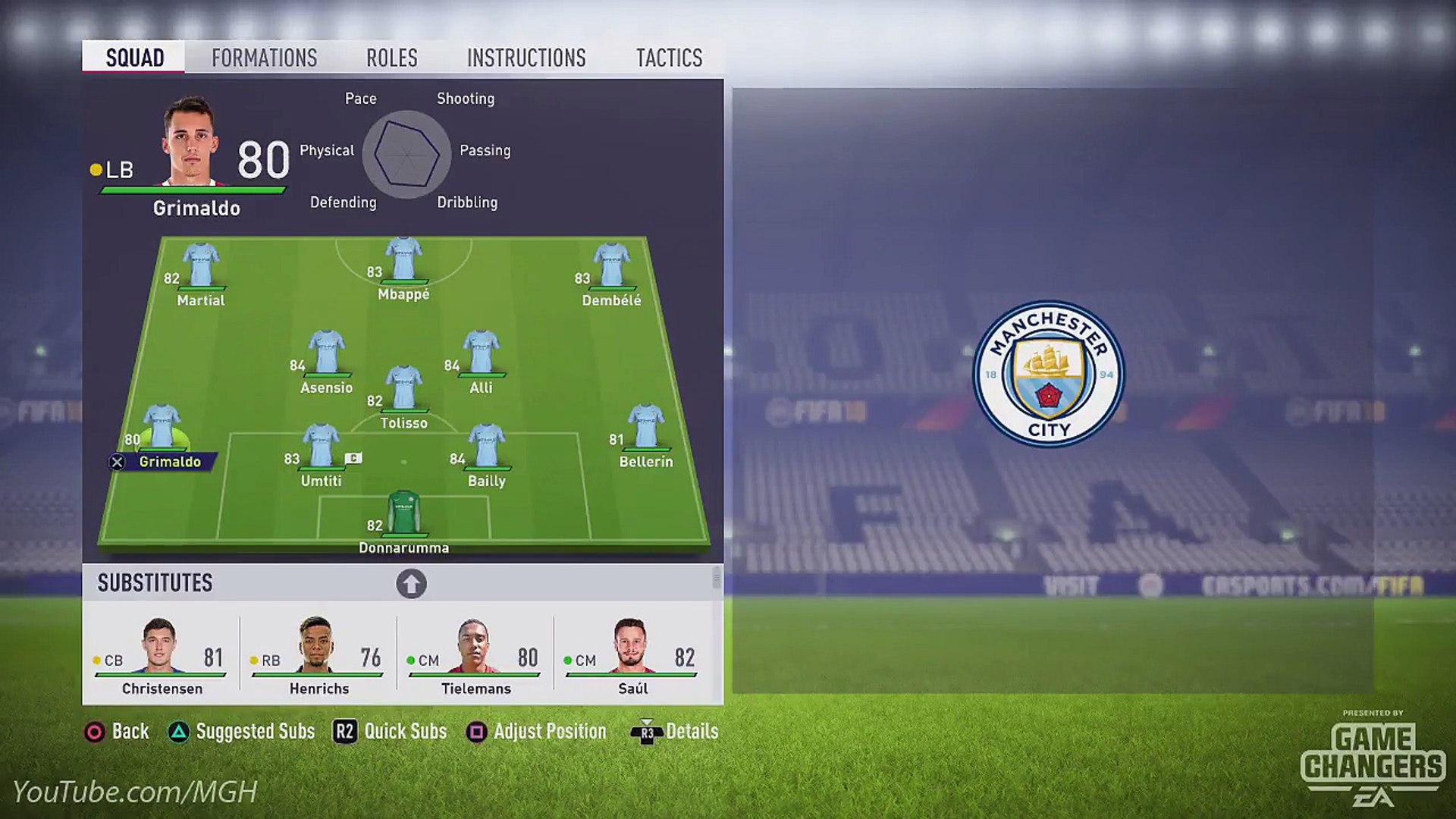Go to the Instructions tab
This screenshot has width=1456, height=819.
[x=526, y=58]
